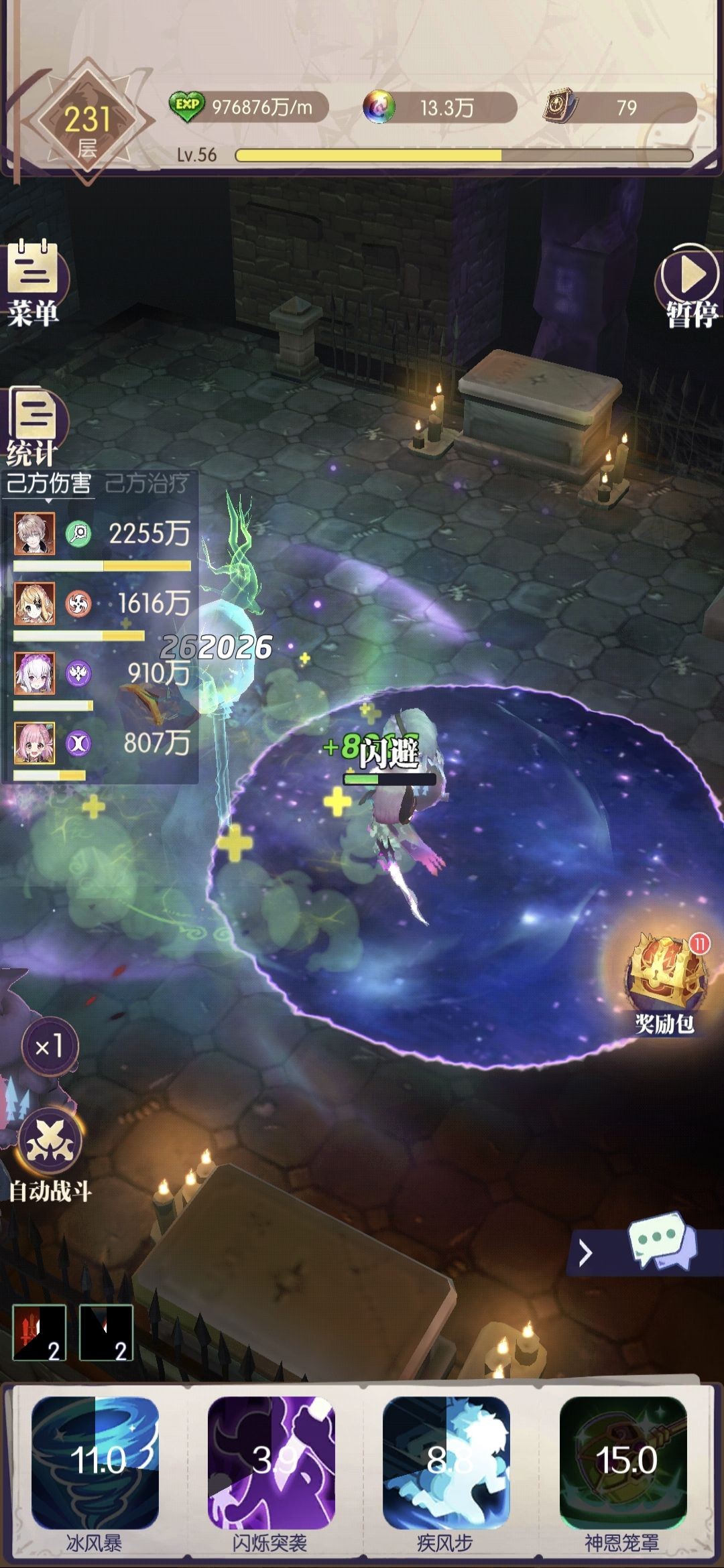
Task: Open the 菜单 menu
Action: tap(34, 283)
